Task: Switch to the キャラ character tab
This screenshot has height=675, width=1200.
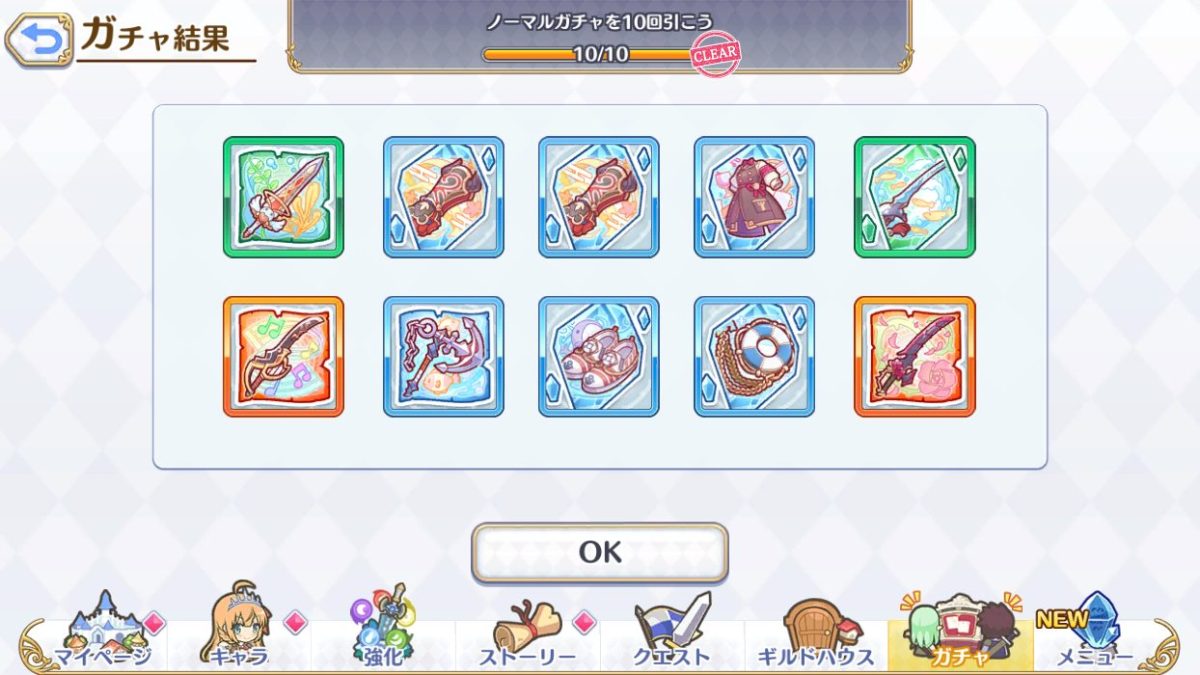Action: tap(238, 630)
